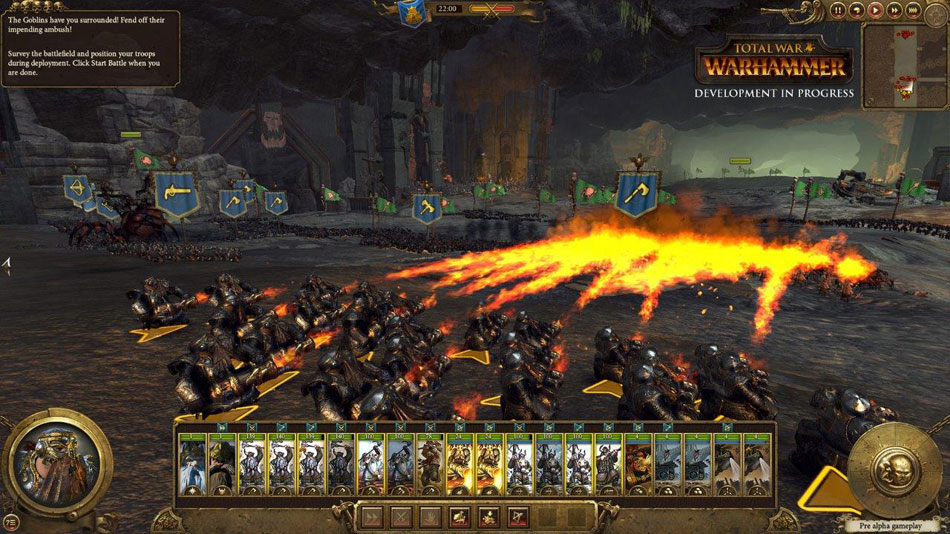The height and width of the screenshot is (534, 950).
Task: Open the small list button under portrait
Action: (x=11, y=521)
